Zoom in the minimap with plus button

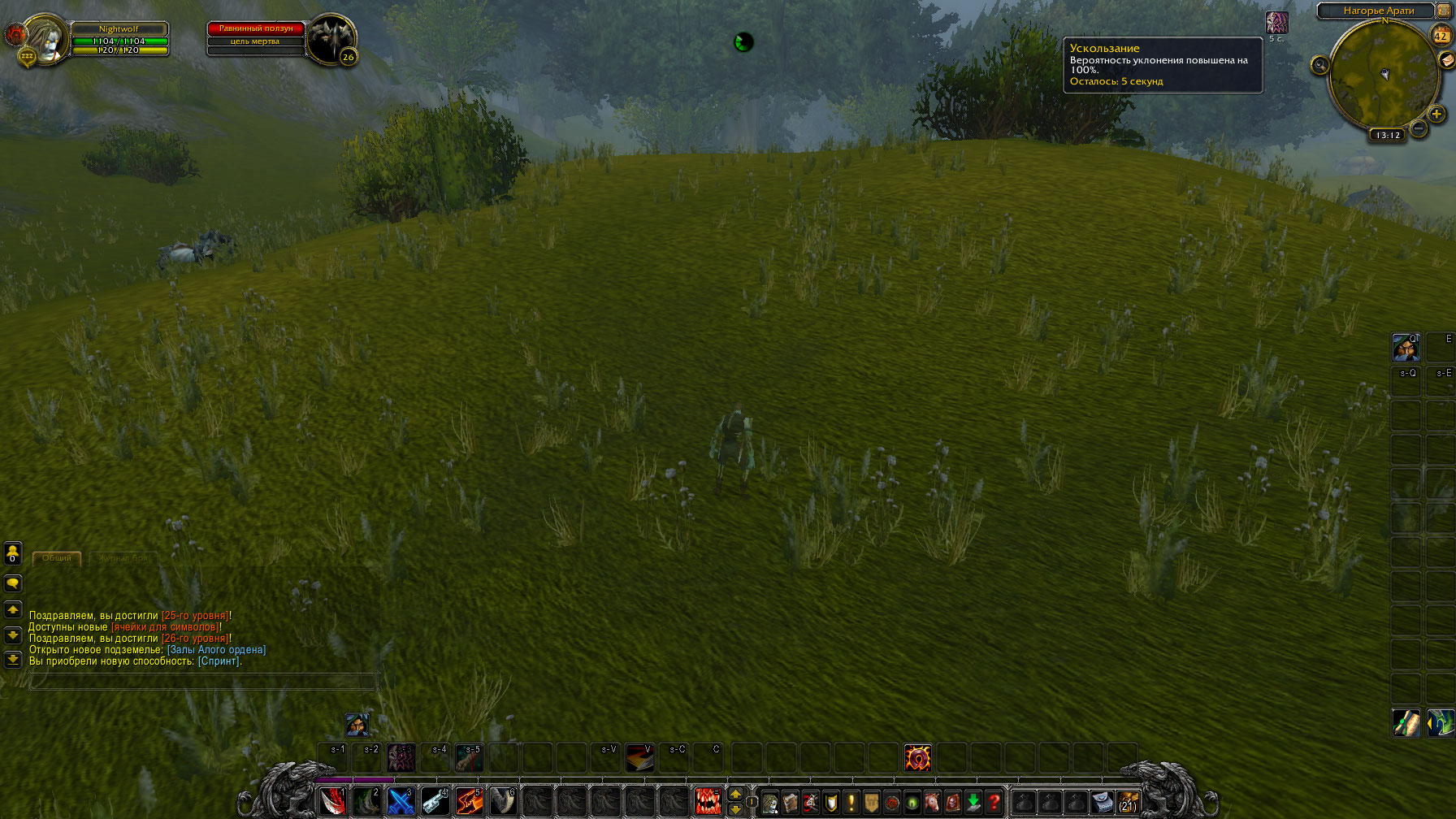[x=1436, y=115]
